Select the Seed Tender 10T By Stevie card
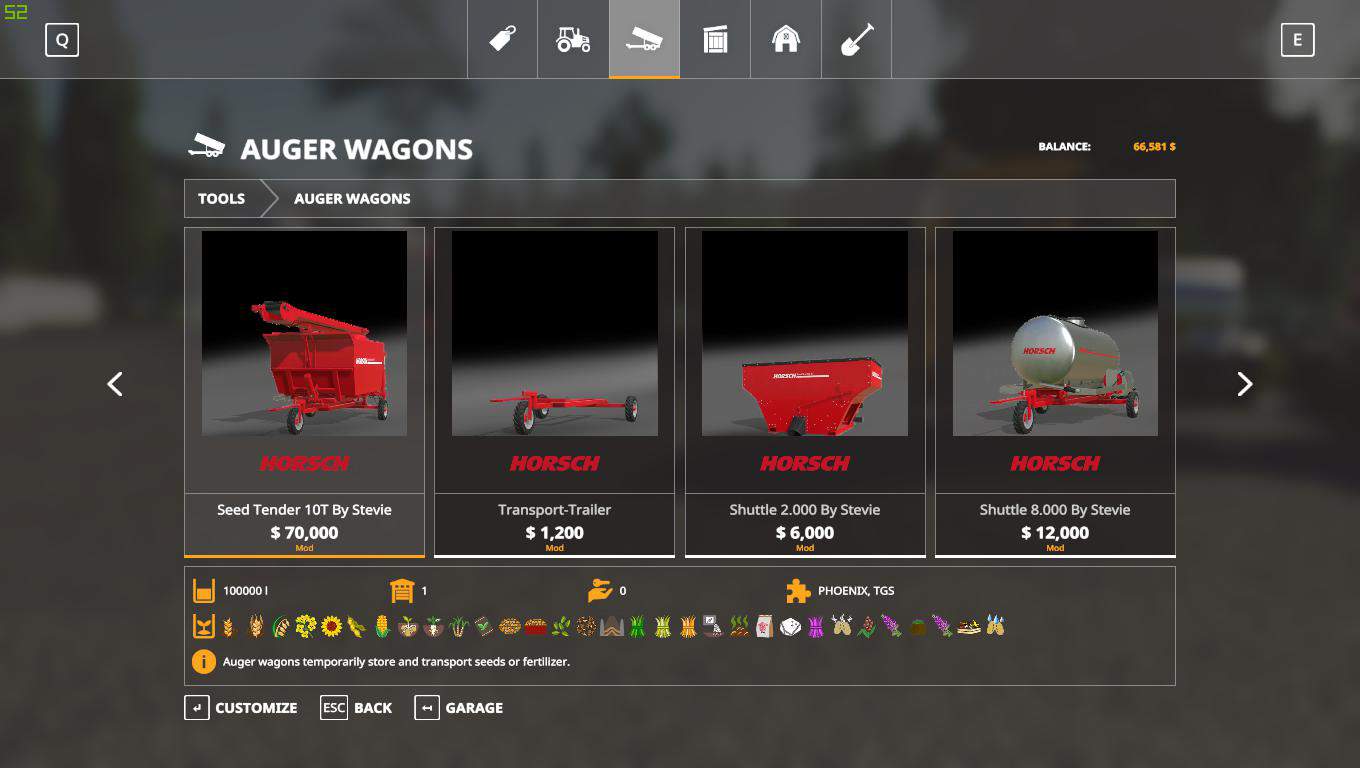1360x768 pixels. coord(304,390)
